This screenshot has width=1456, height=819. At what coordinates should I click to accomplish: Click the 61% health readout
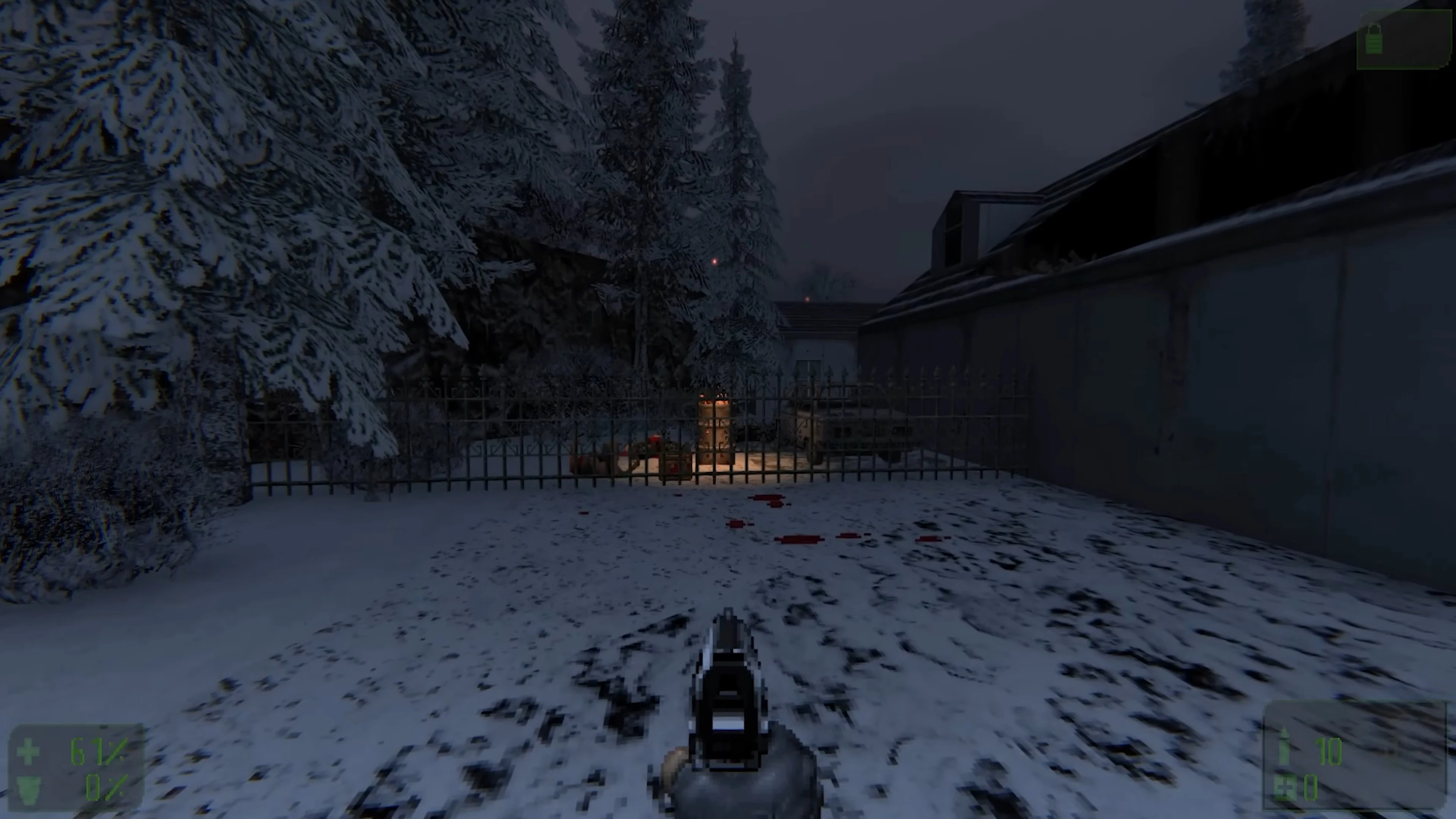pos(99,752)
